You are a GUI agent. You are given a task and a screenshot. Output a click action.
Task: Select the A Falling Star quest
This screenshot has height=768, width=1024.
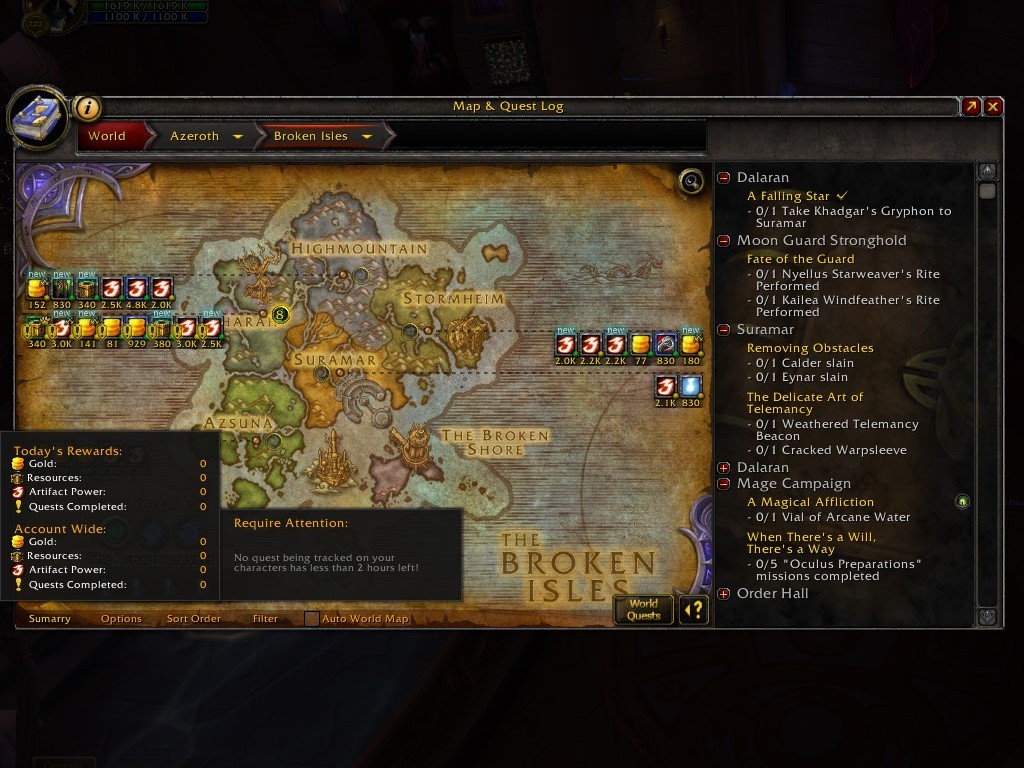point(788,196)
